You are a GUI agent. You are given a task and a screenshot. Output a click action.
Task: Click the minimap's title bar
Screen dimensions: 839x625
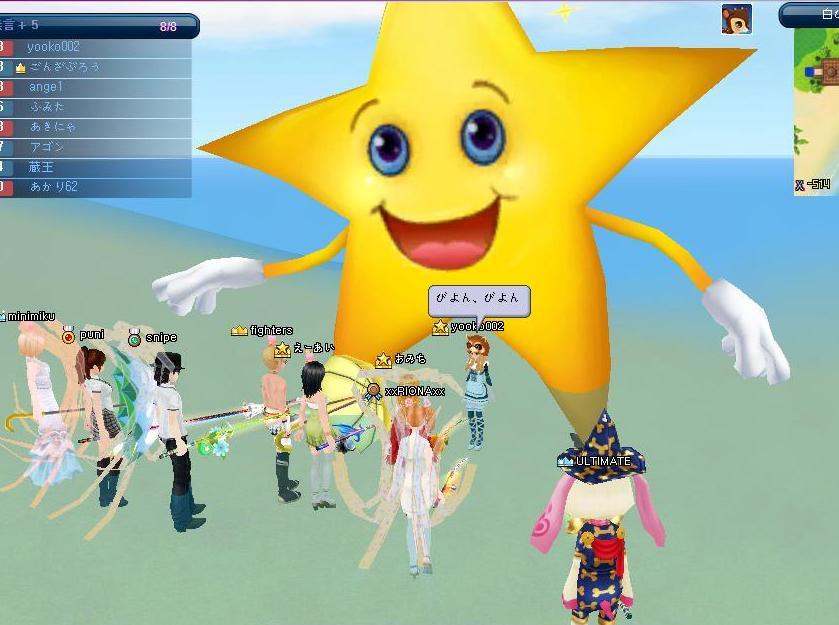pyautogui.click(x=811, y=15)
